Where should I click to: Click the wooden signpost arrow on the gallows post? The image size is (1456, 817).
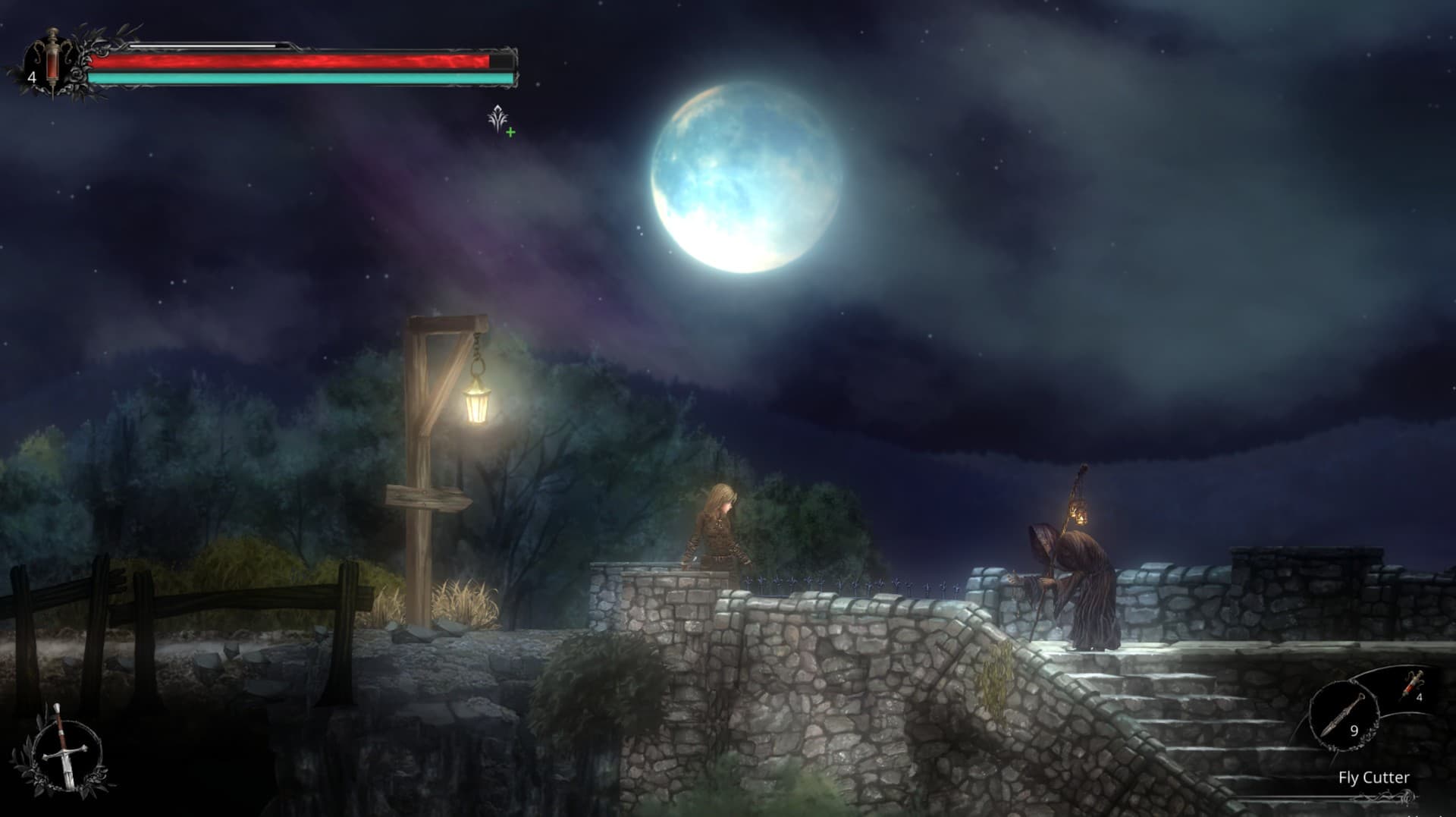[x=425, y=495]
